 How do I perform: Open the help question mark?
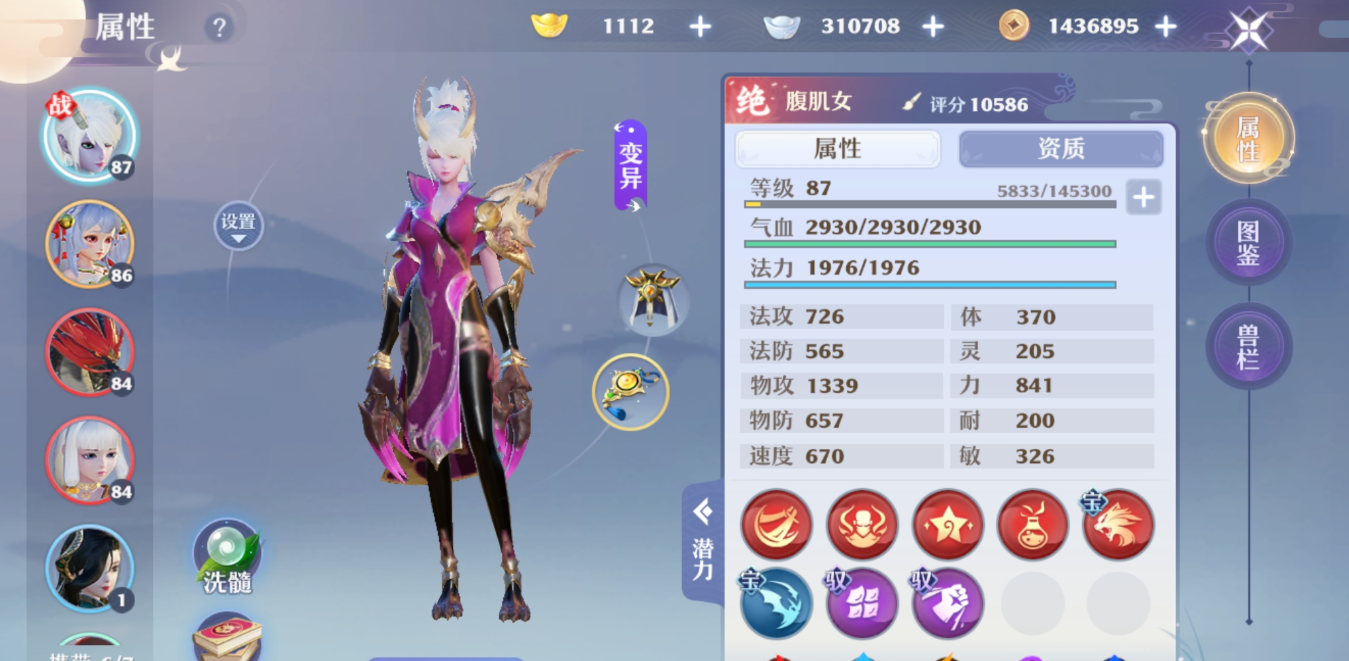219,28
